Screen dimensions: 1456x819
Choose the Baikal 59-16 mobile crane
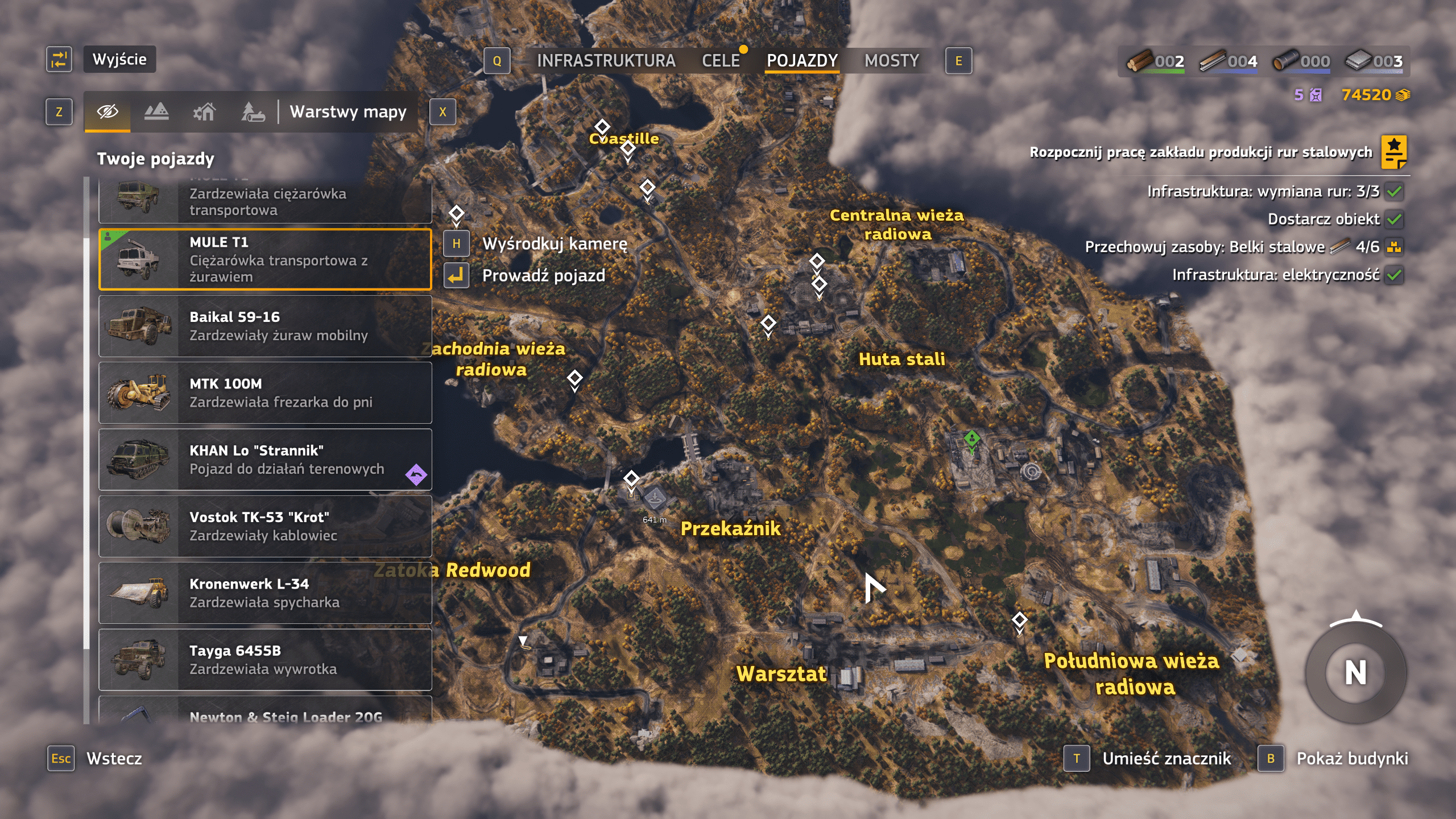pos(265,326)
